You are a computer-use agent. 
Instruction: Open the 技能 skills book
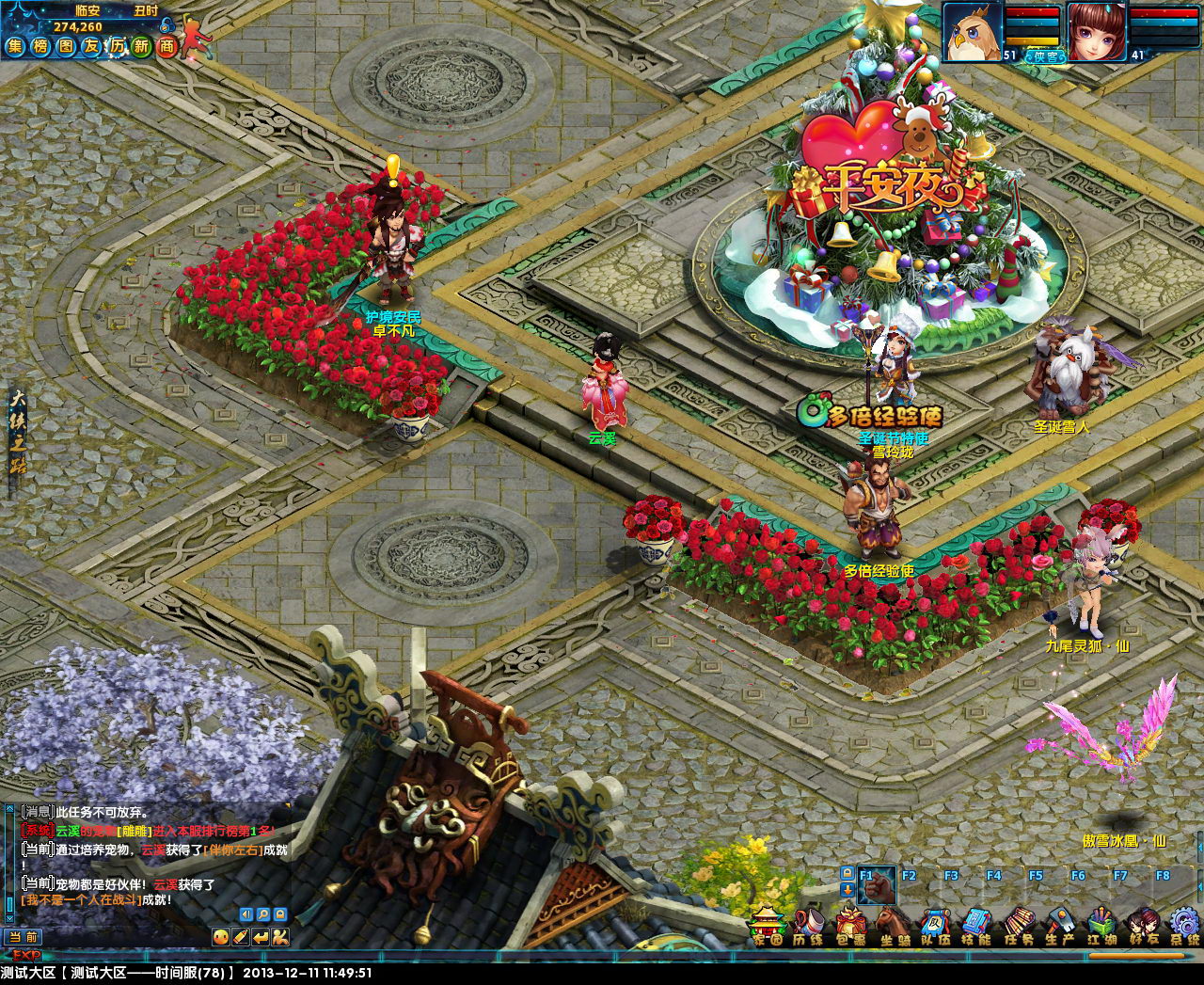pyautogui.click(x=977, y=925)
